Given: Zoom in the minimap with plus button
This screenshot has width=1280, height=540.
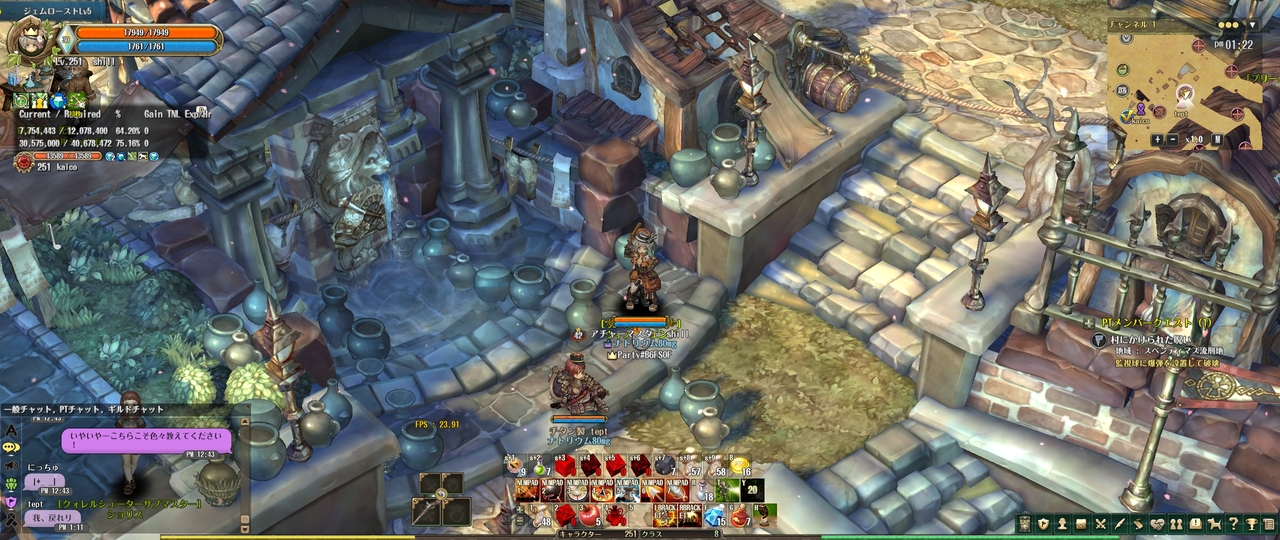Looking at the screenshot, I should click(x=1157, y=140).
